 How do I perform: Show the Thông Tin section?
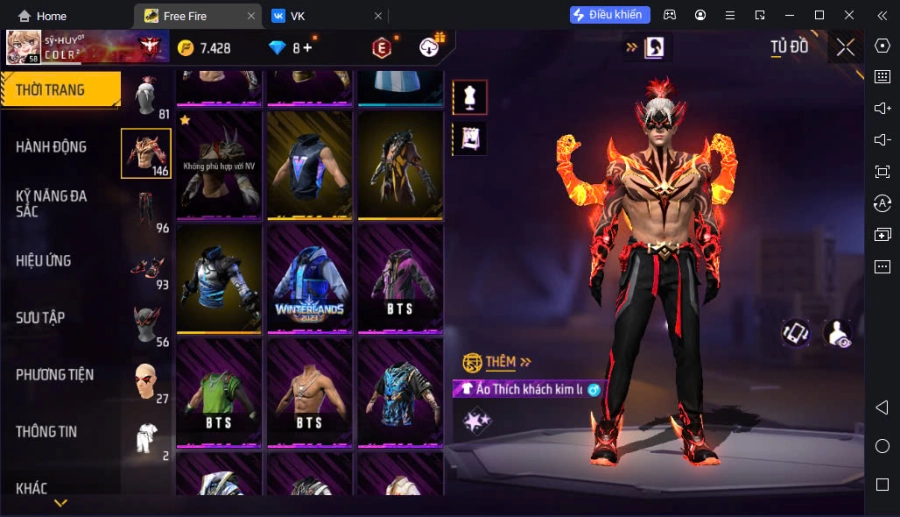pos(46,432)
